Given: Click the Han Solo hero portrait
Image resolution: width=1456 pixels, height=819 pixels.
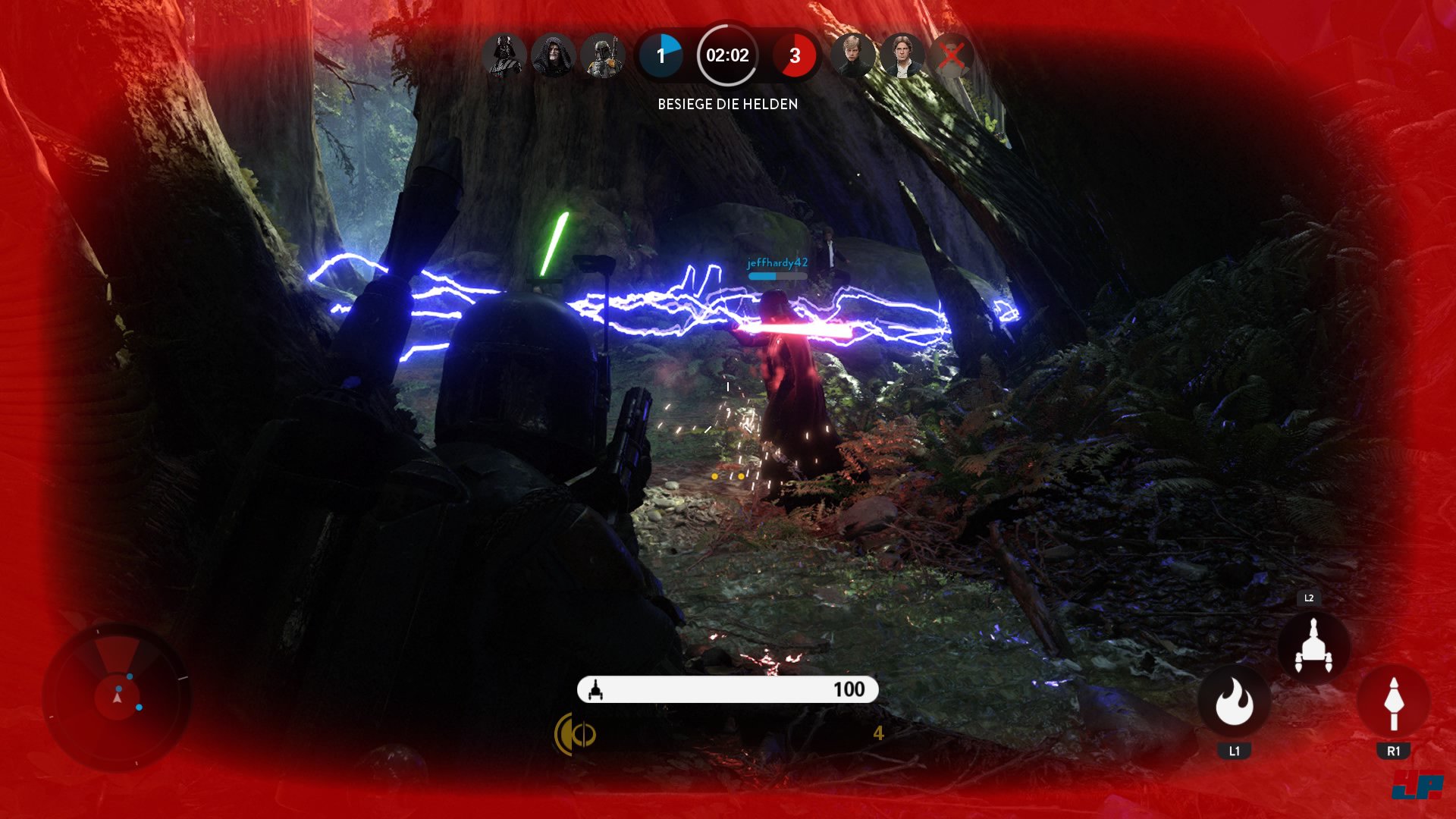Looking at the screenshot, I should (902, 55).
